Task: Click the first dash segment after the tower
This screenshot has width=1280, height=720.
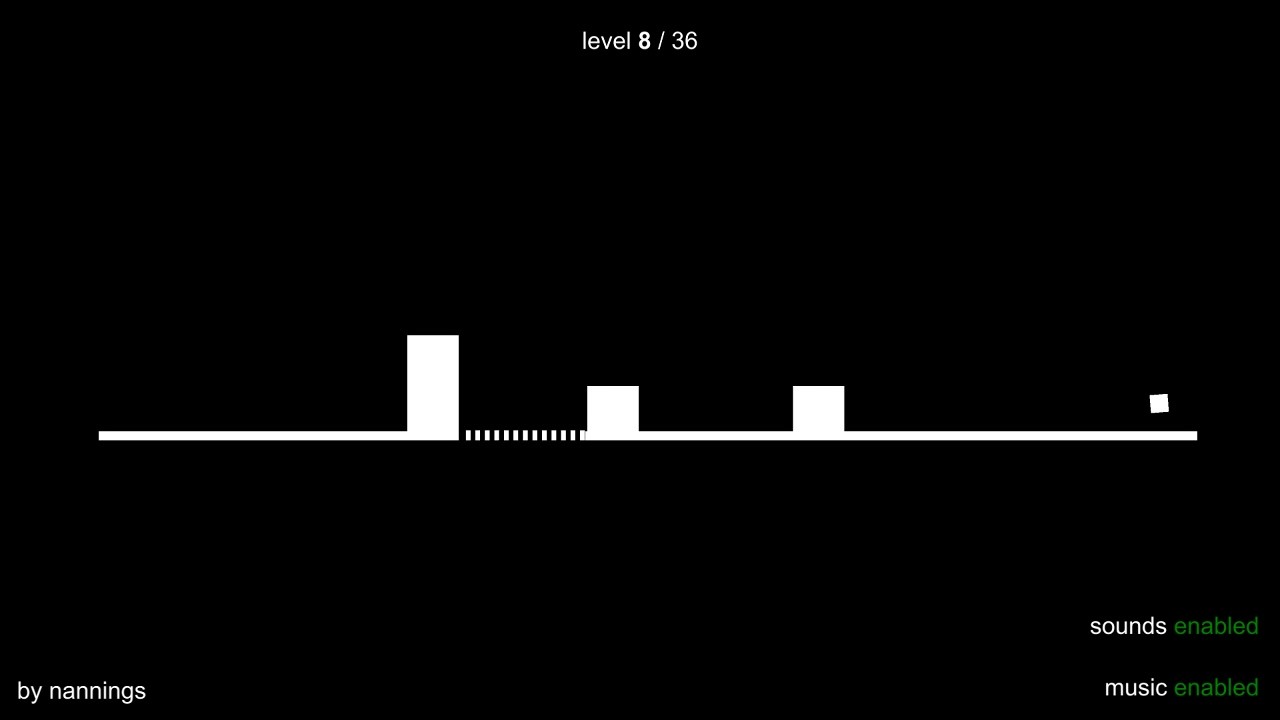Action: [x=467, y=435]
